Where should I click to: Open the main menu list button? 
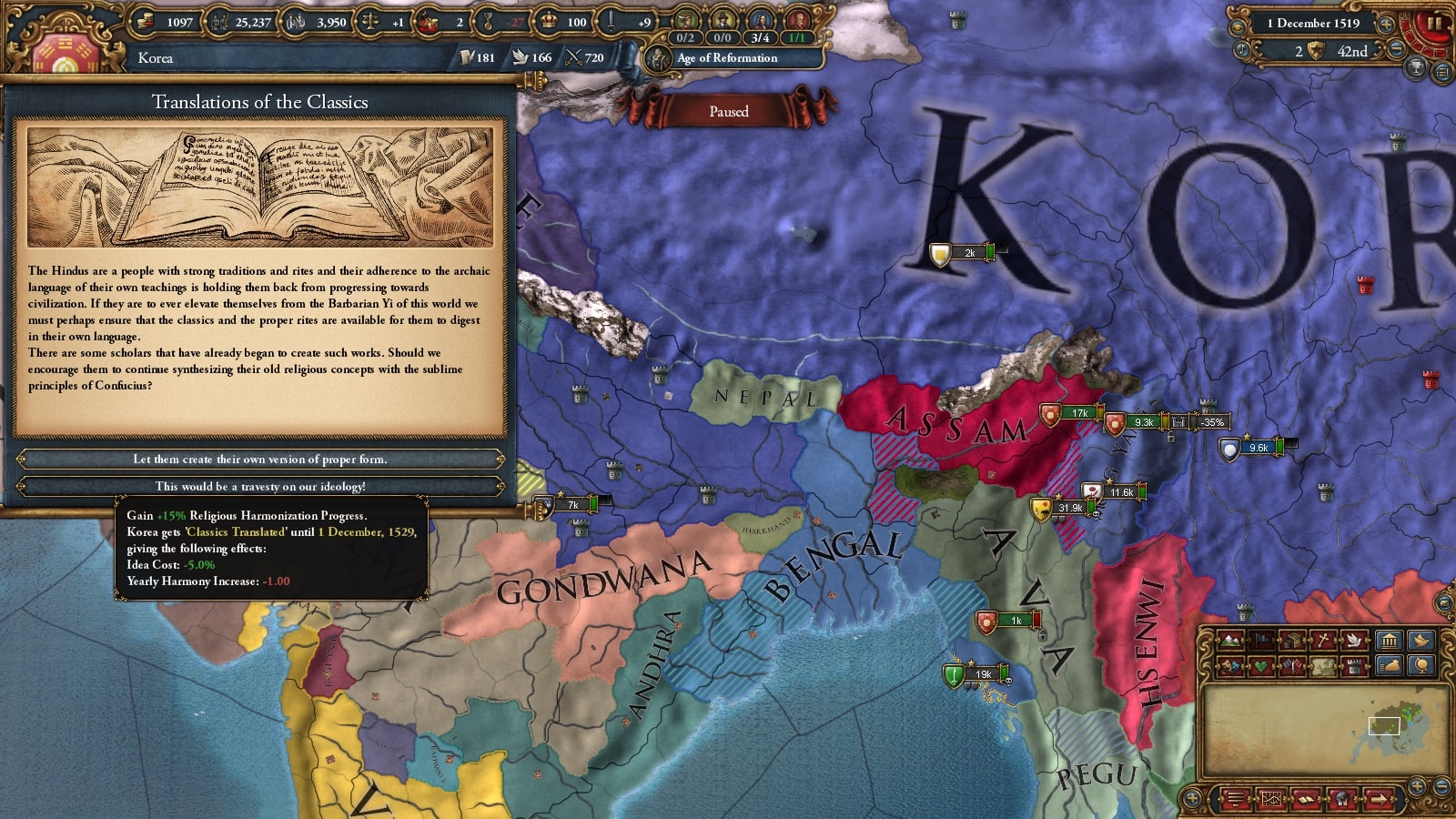click(1442, 72)
